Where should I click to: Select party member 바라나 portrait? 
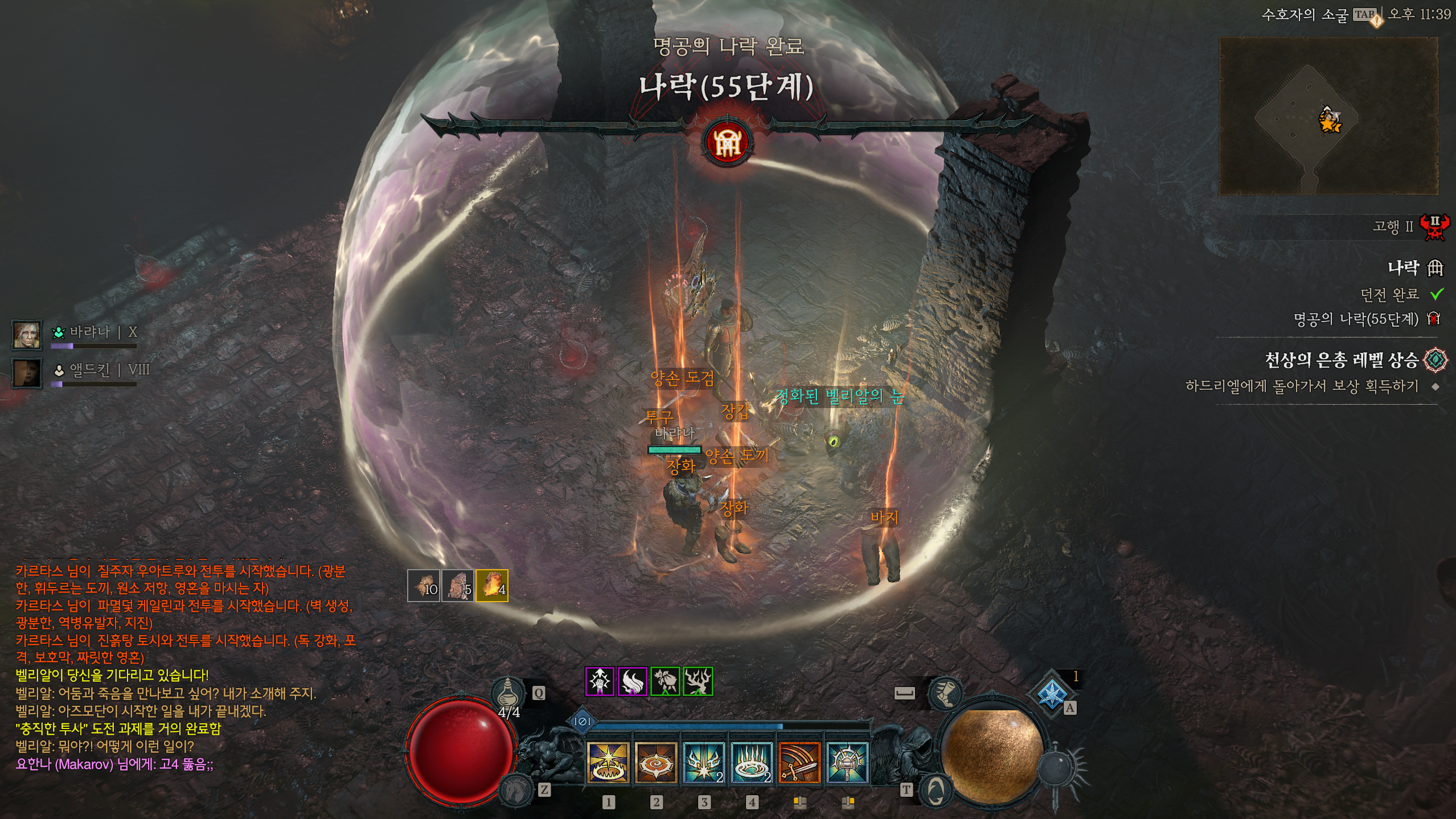tap(27, 335)
